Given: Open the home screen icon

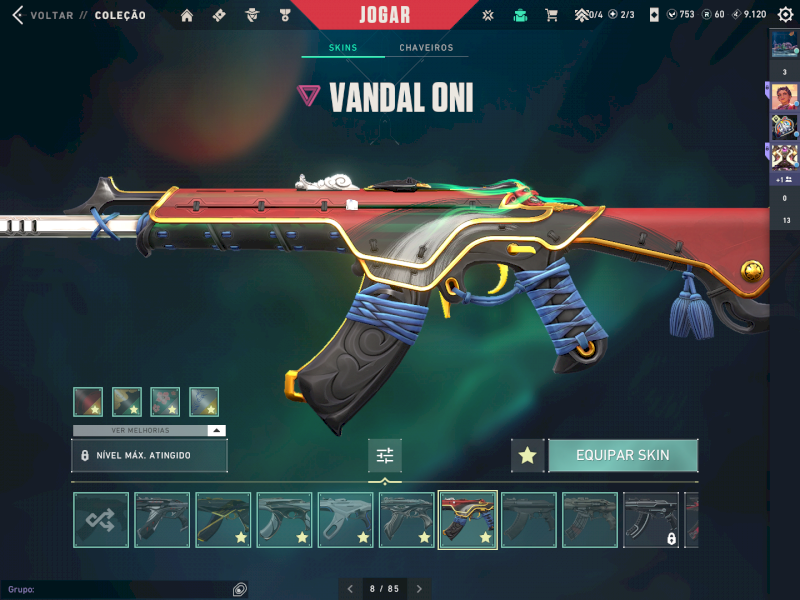Looking at the screenshot, I should tap(186, 15).
